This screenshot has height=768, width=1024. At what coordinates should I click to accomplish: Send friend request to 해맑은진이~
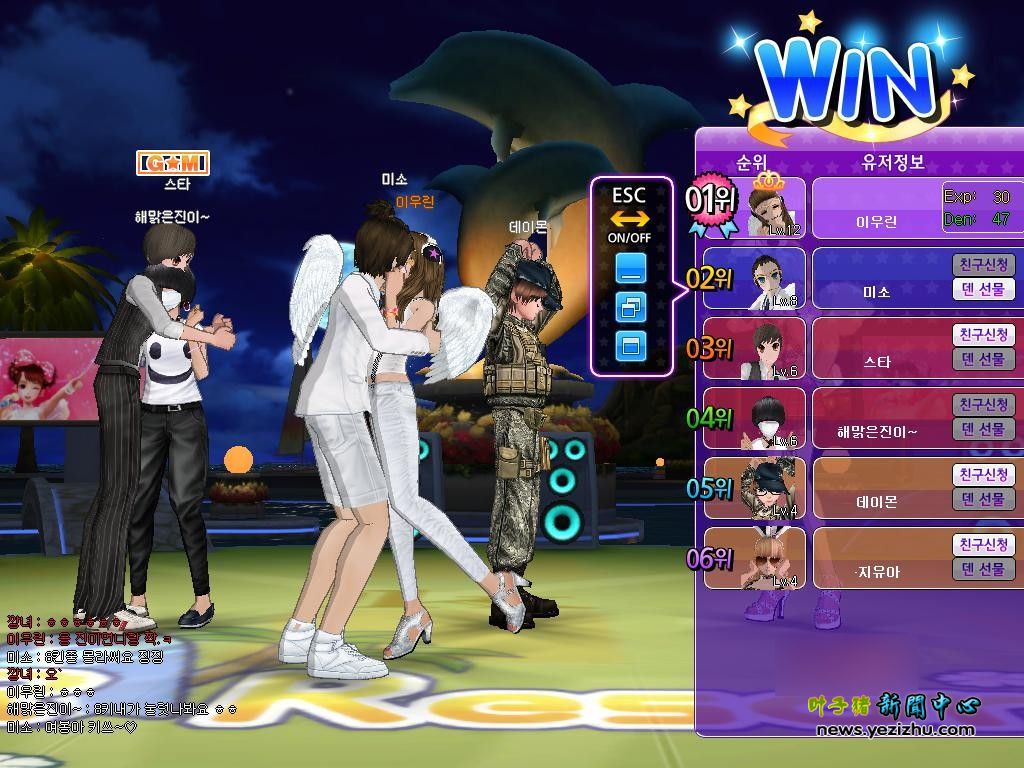[983, 405]
